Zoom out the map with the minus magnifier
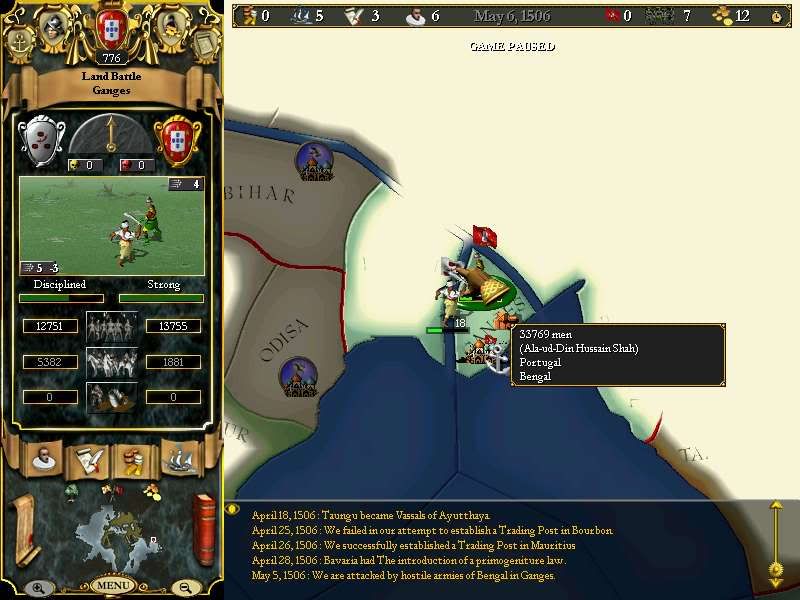Screen dimensions: 800x600 (186, 588)
